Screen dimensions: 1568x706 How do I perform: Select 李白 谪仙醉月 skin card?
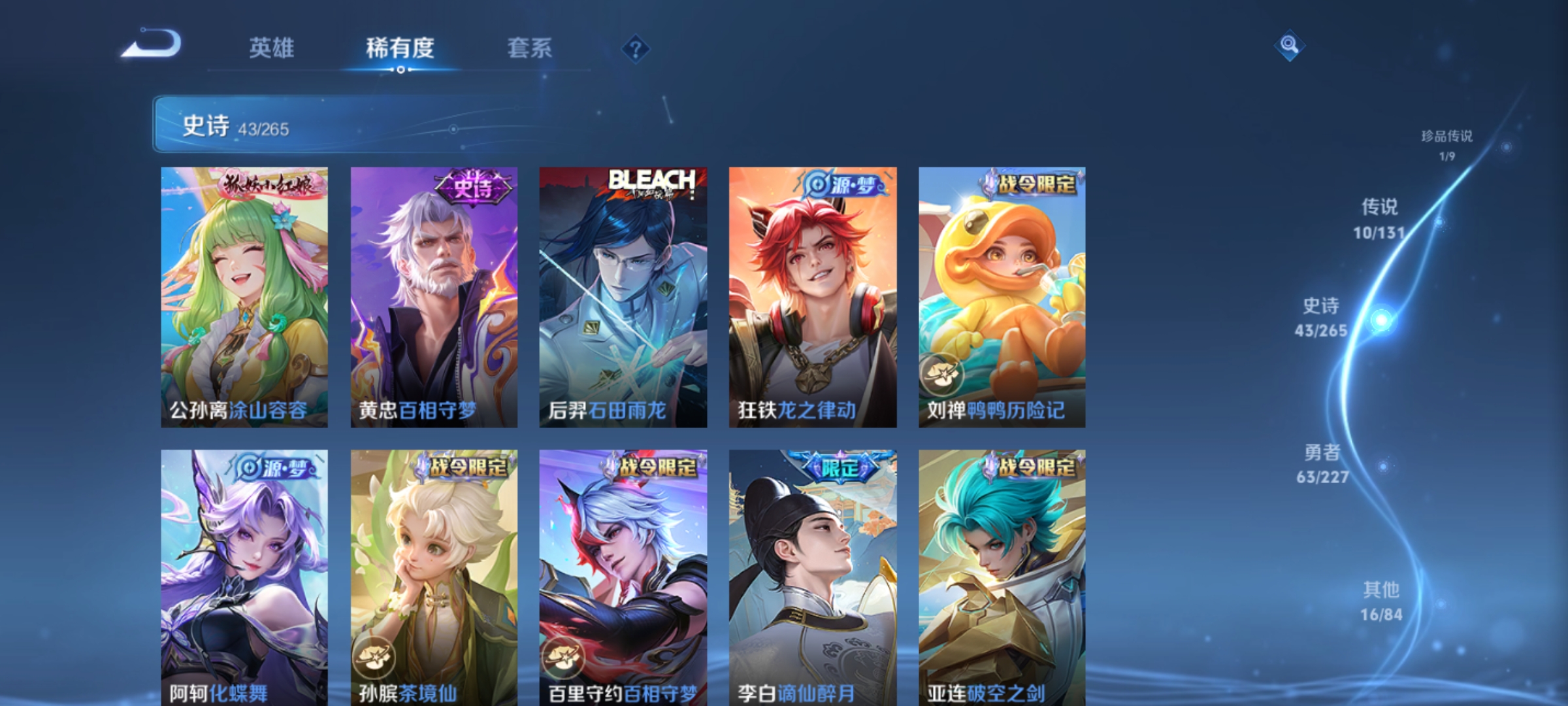(x=813, y=575)
